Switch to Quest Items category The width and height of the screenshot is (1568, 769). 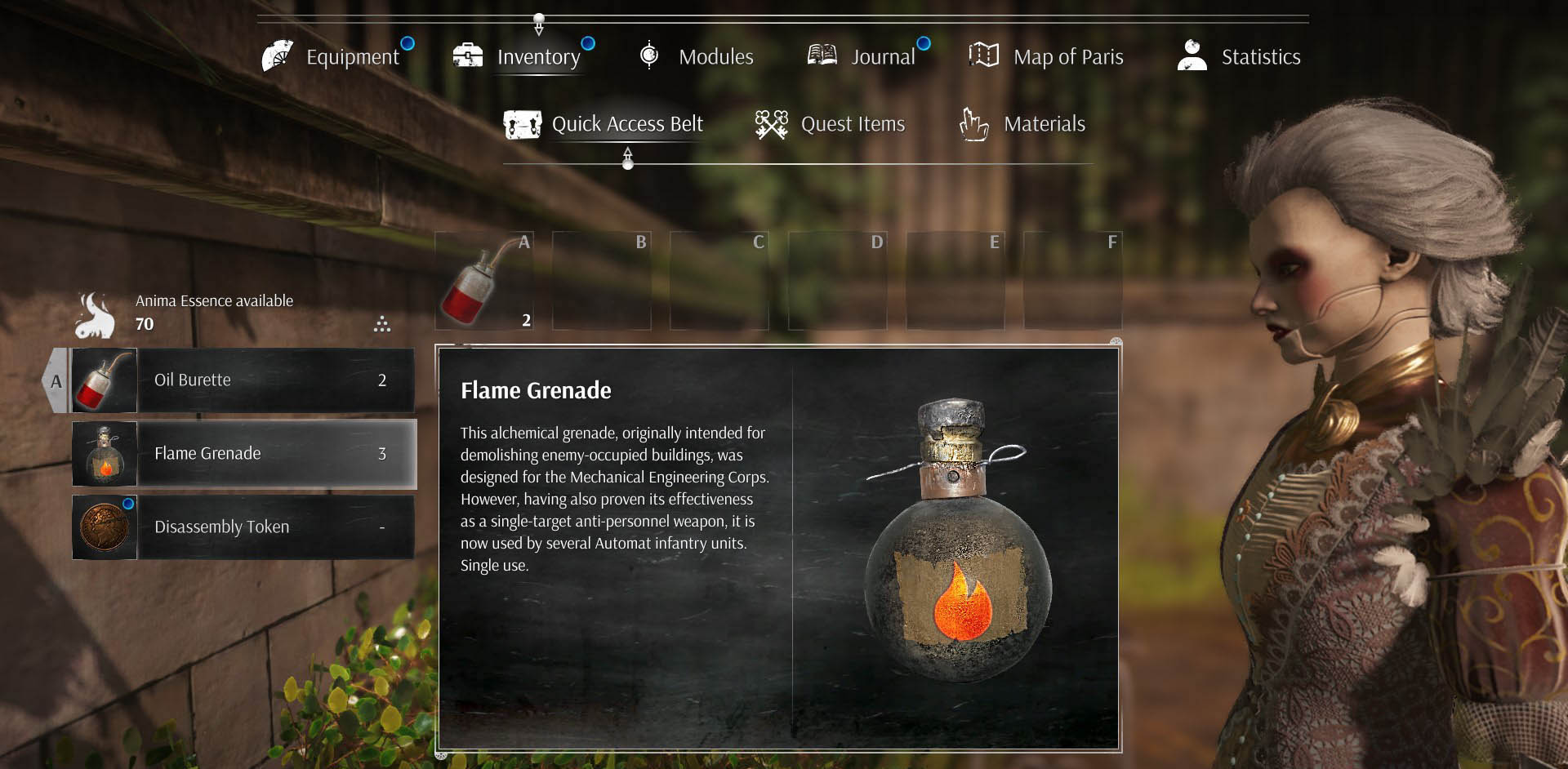(x=831, y=124)
